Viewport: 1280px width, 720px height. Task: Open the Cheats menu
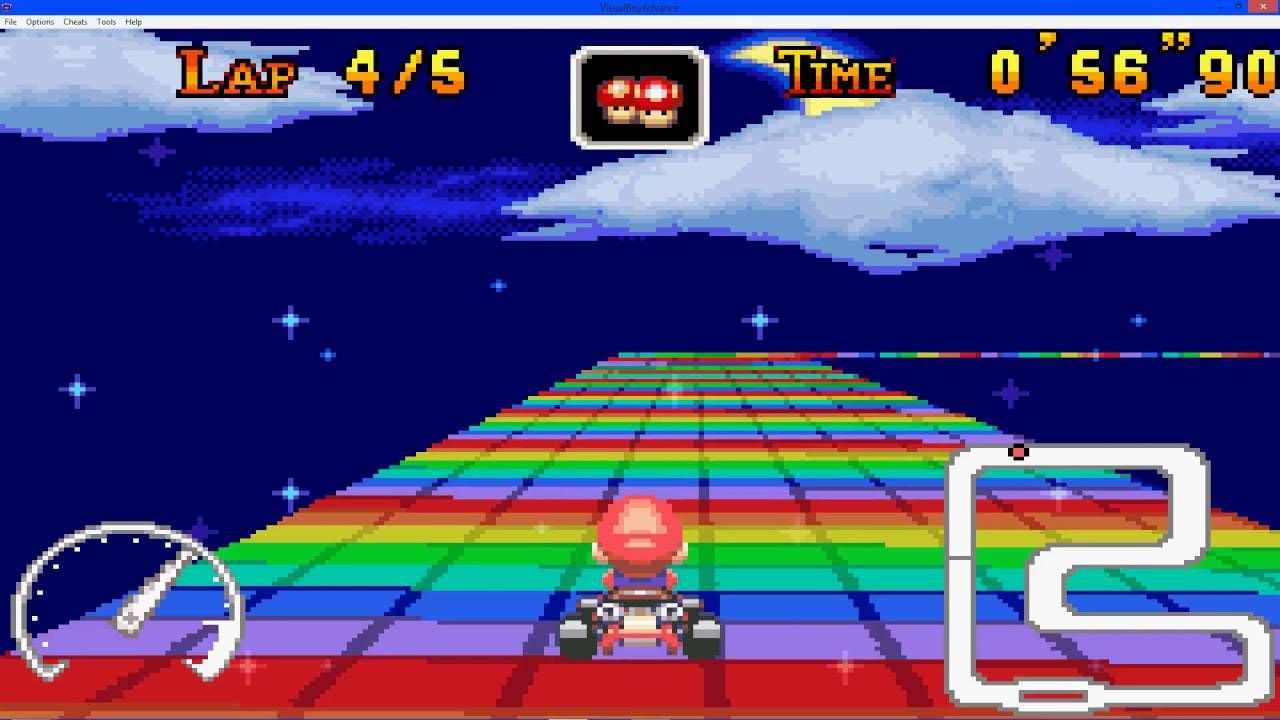74,21
